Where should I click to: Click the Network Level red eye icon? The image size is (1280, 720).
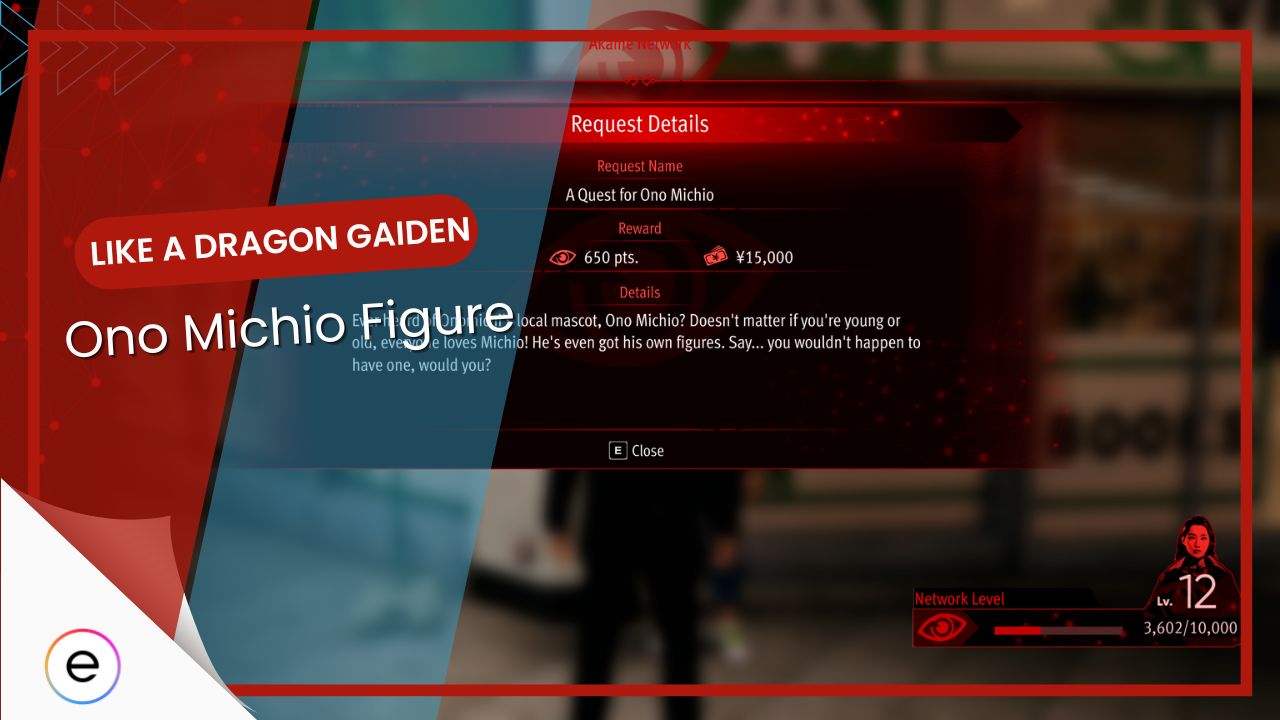coord(942,629)
